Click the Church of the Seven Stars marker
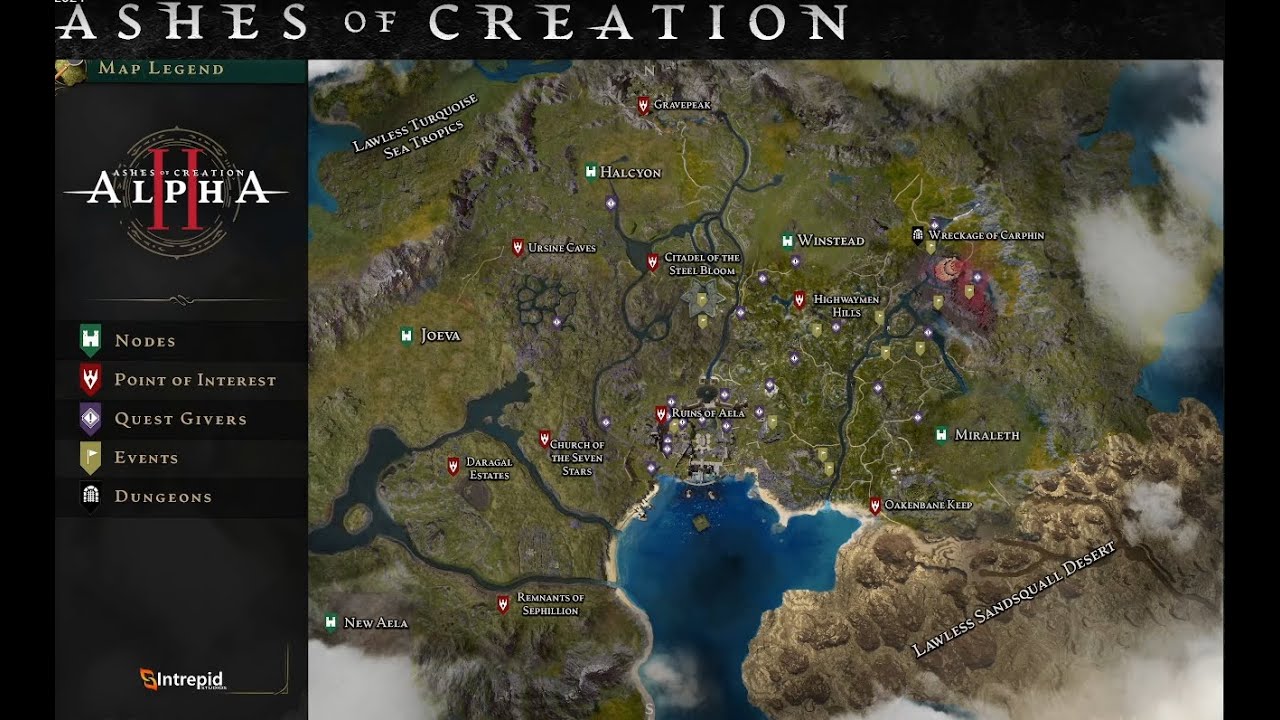The width and height of the screenshot is (1280, 720). [x=544, y=438]
